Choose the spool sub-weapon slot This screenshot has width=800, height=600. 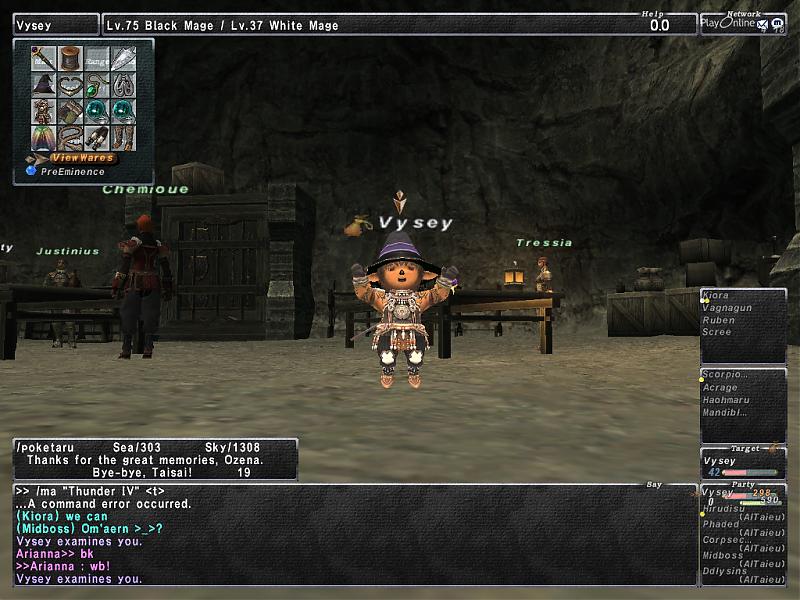tap(70, 59)
